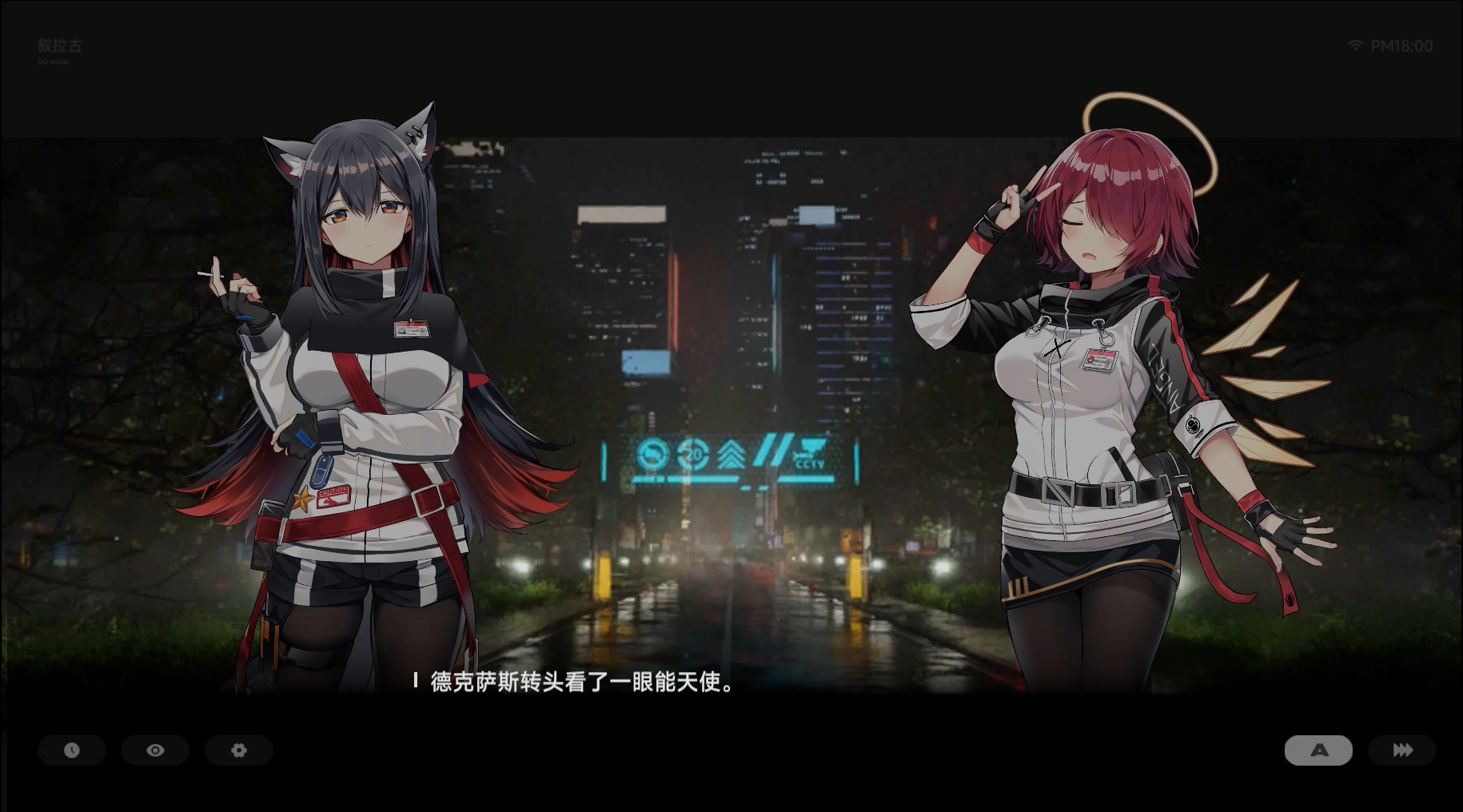This screenshot has width=1463, height=812.
Task: Click the Auto-play 'A' icon
Action: coord(1317,750)
